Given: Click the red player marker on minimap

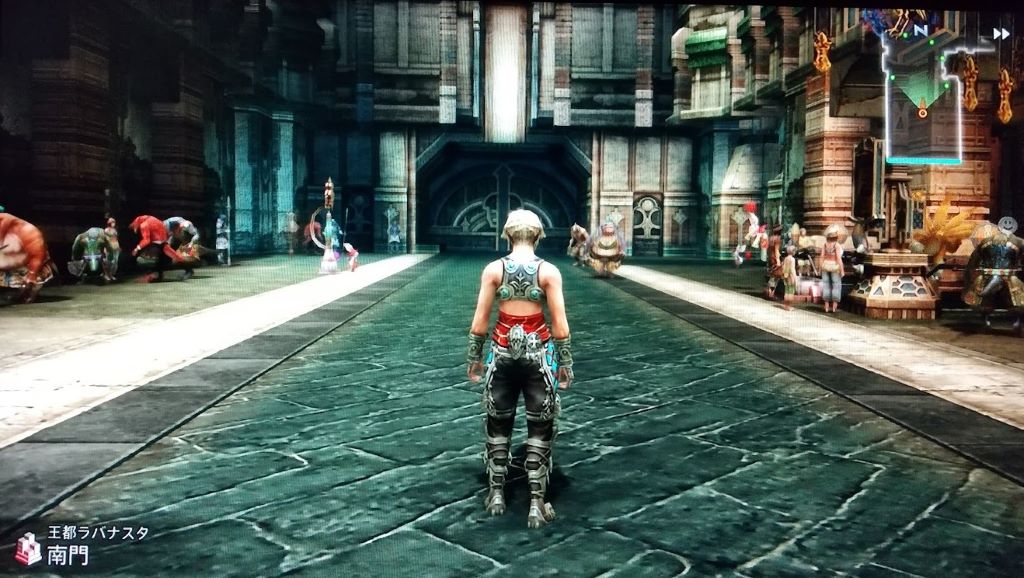Looking at the screenshot, I should coord(922,111).
